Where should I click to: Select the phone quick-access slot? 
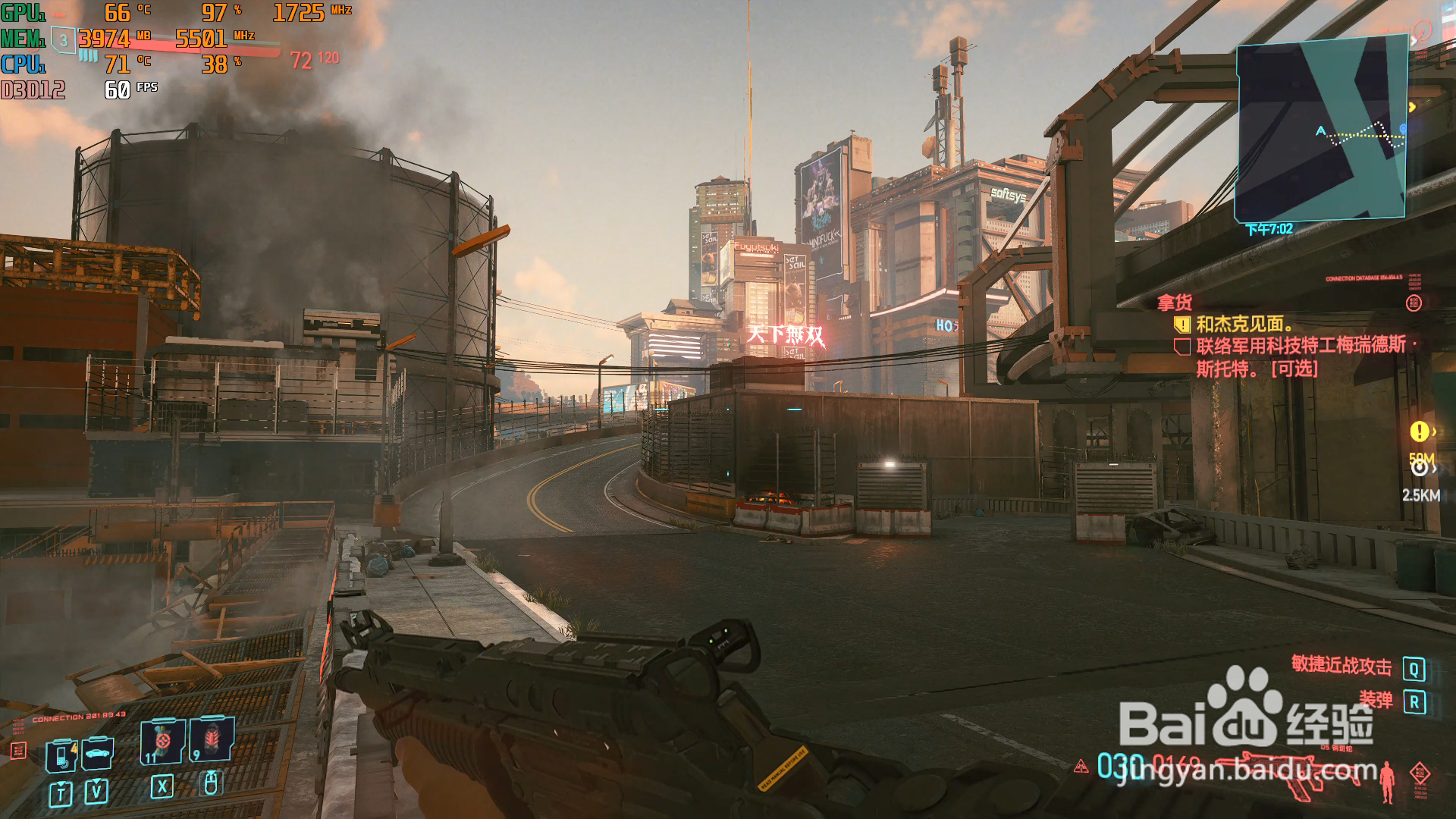click(61, 755)
